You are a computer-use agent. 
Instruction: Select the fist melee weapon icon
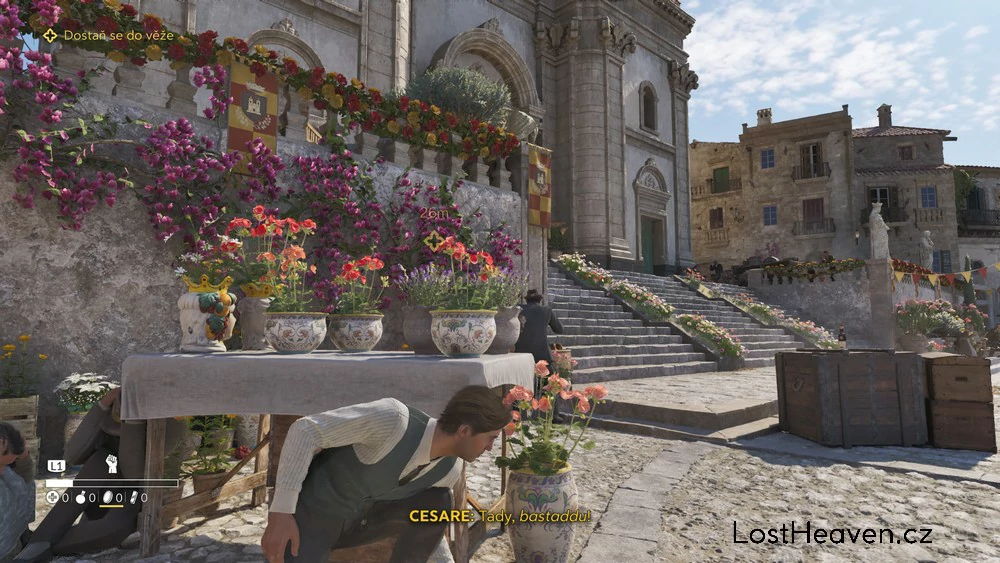pyautogui.click(x=111, y=464)
